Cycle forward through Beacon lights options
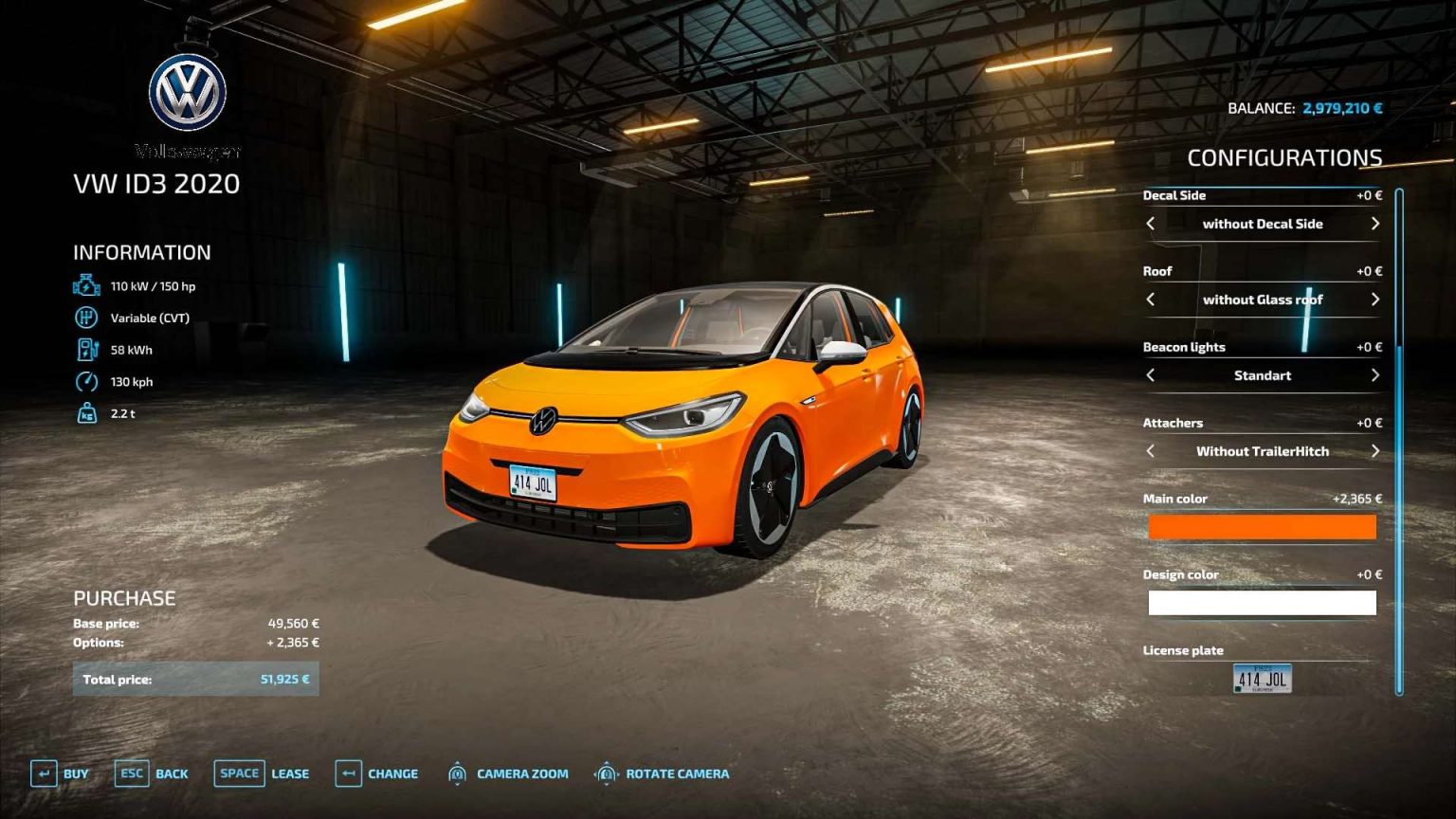This screenshot has width=1456, height=819. (1374, 375)
